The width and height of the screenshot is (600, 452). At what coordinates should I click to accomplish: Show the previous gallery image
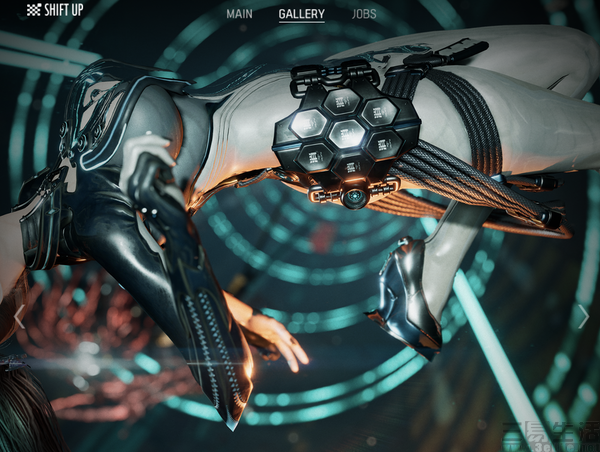(x=19, y=317)
